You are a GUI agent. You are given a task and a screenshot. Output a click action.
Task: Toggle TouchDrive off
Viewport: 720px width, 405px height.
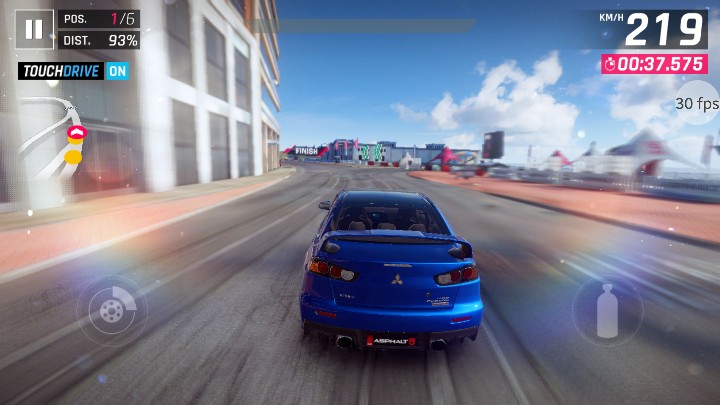point(117,71)
